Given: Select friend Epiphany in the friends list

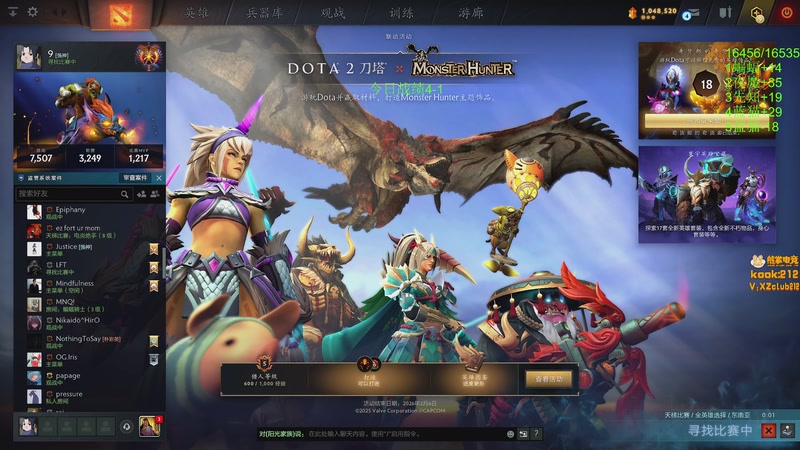Looking at the screenshot, I should tap(70, 209).
